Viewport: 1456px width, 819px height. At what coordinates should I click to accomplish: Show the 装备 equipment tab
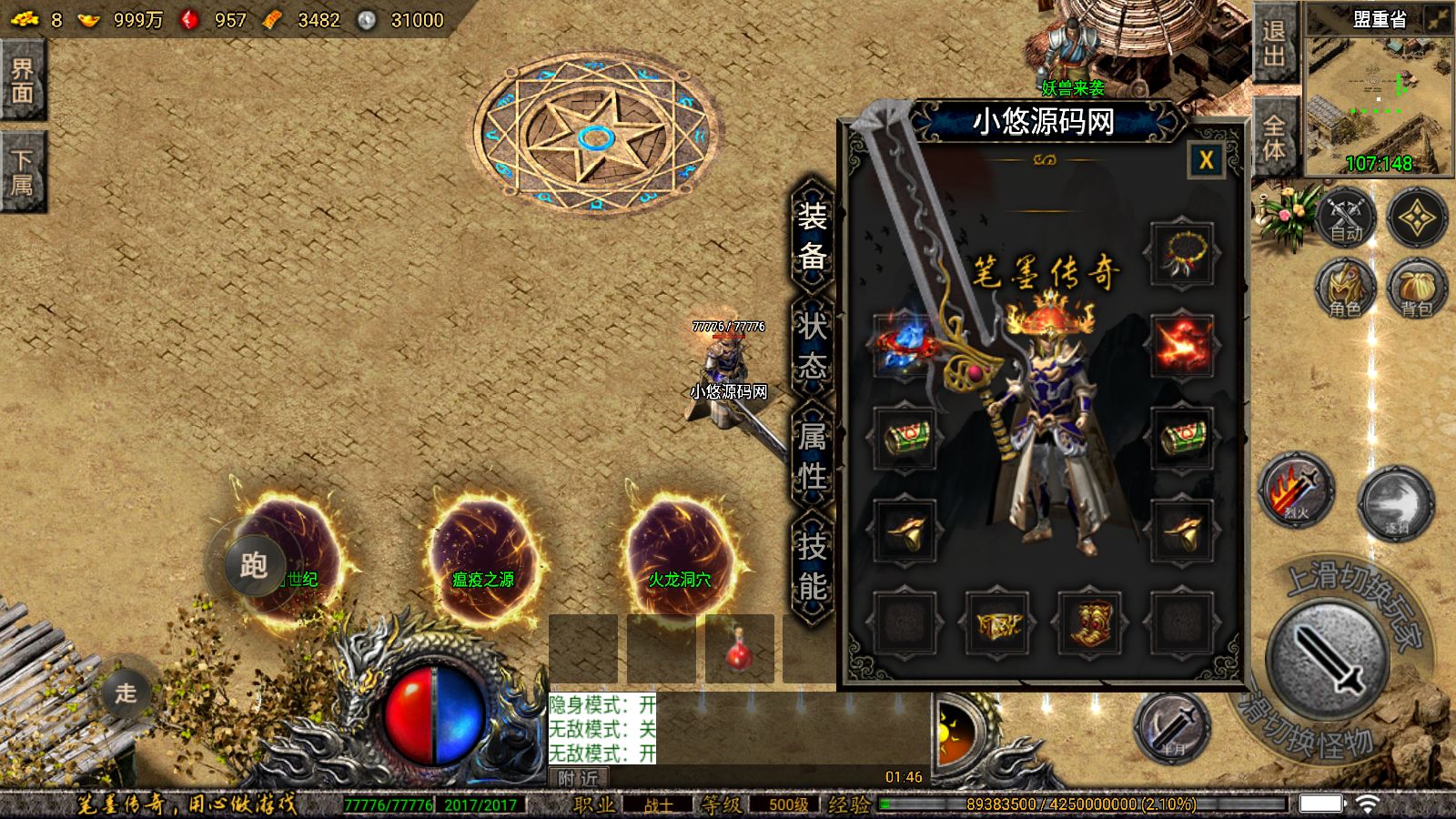pos(812,237)
